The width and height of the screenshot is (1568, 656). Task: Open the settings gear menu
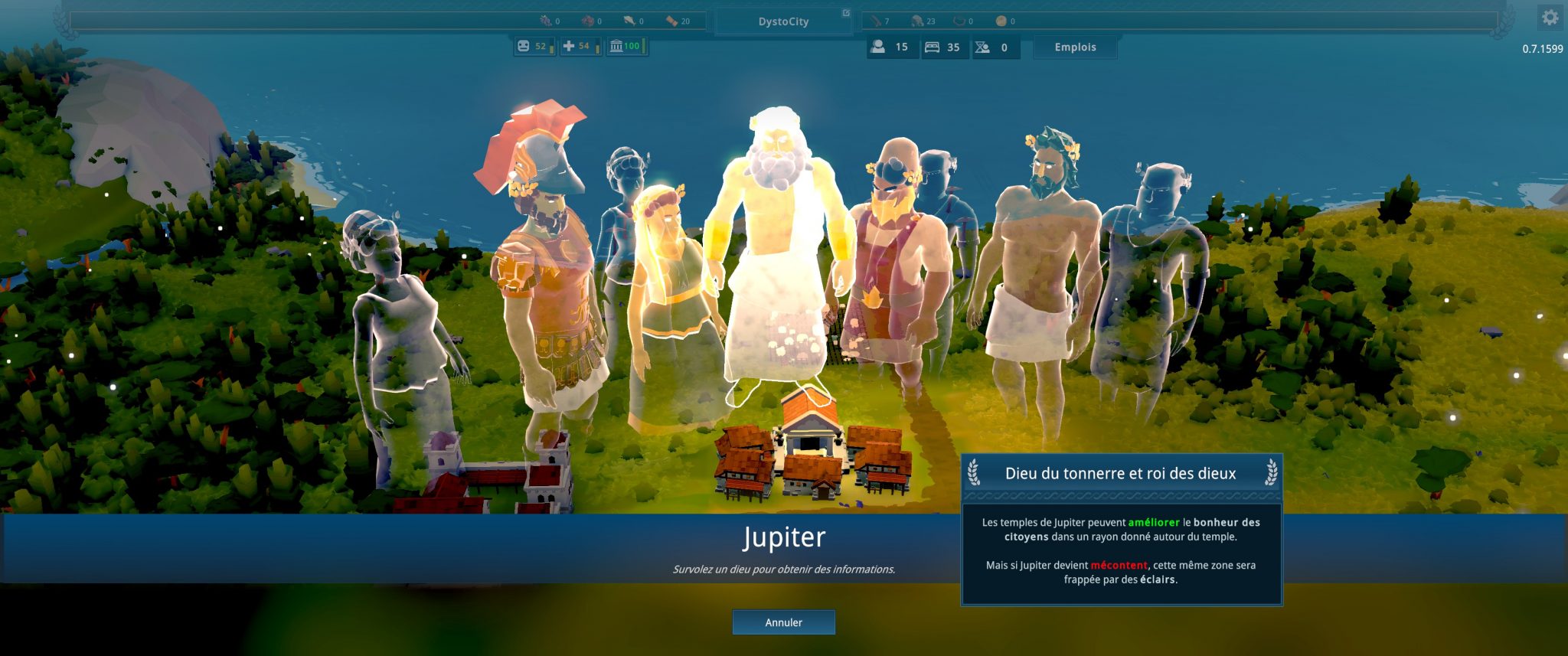1550,17
